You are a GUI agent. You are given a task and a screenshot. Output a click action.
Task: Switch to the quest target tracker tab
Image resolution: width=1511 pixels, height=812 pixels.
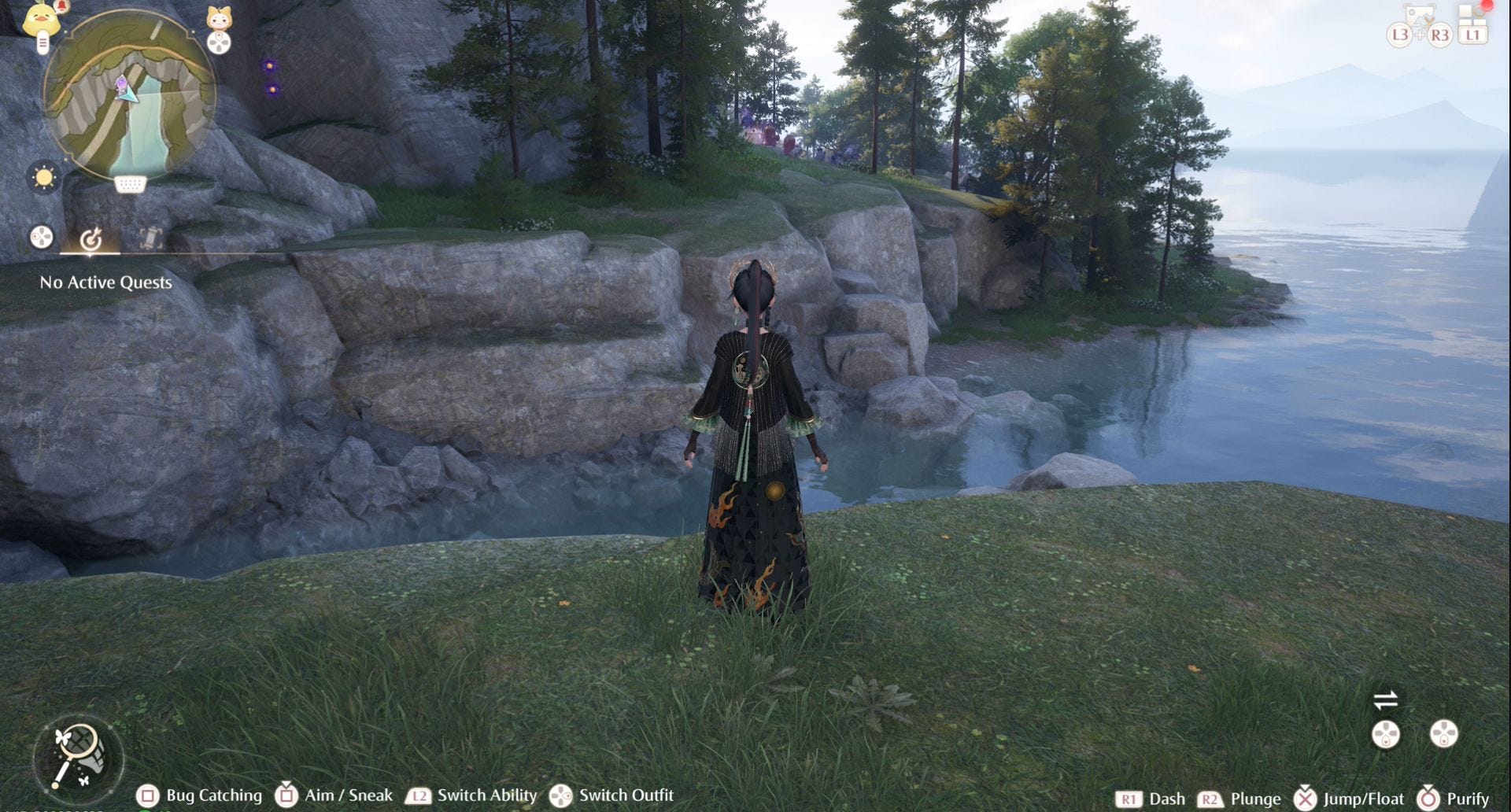point(91,238)
